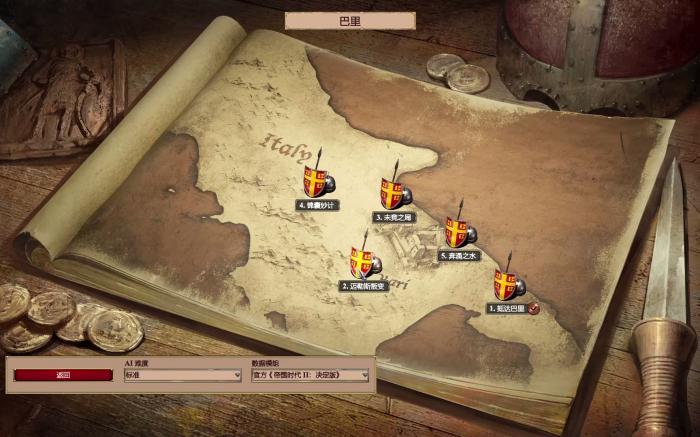The height and width of the screenshot is (437, 700).
Task: Click the red 返回 back button
Action: coord(63,375)
